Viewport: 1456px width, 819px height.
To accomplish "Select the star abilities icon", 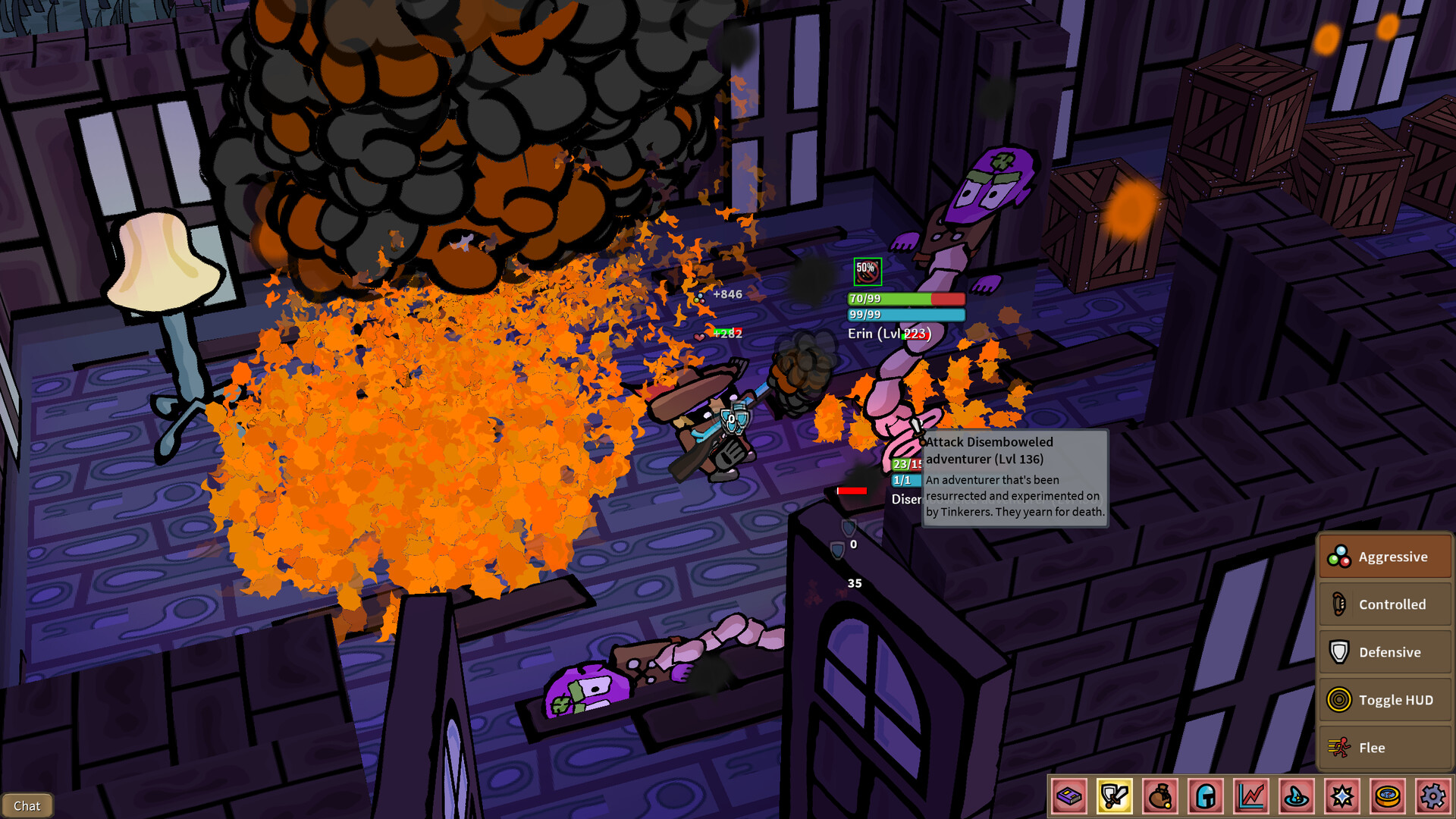I will pos(1342,798).
